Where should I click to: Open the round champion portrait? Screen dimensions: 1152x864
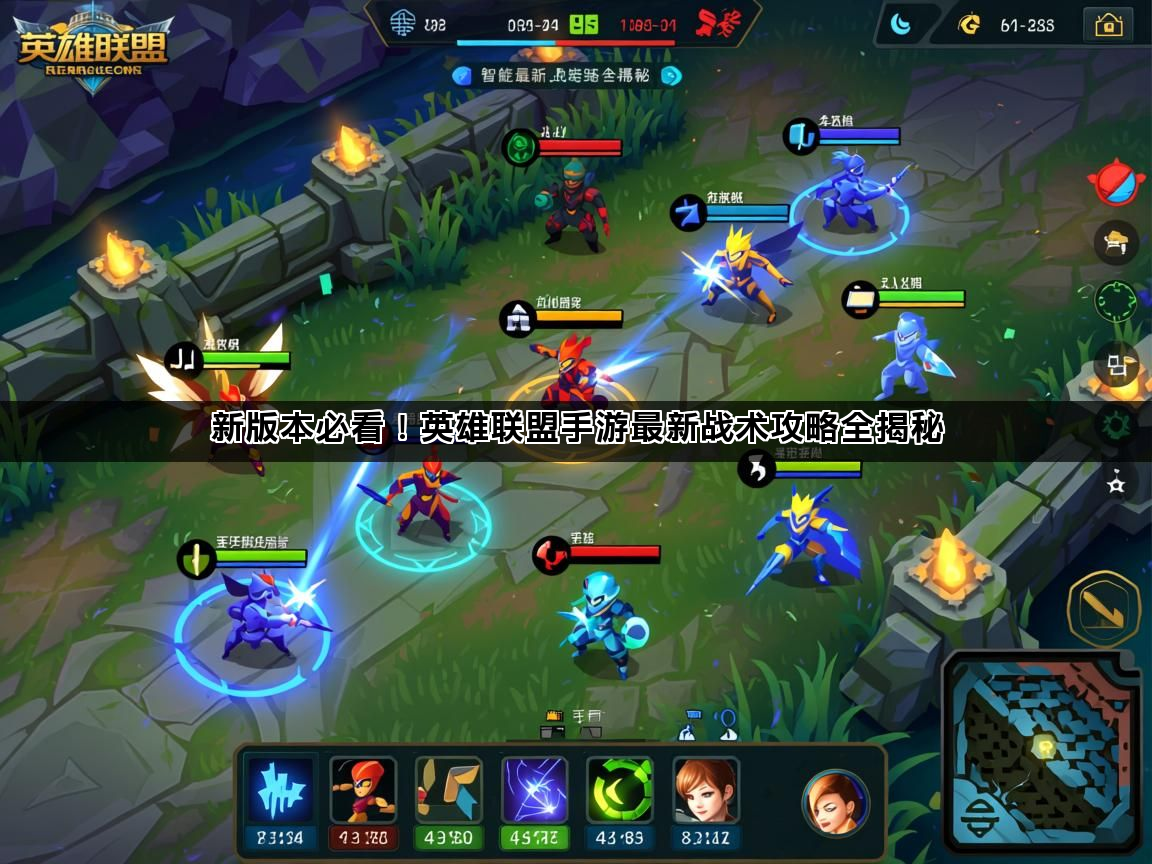pos(835,802)
